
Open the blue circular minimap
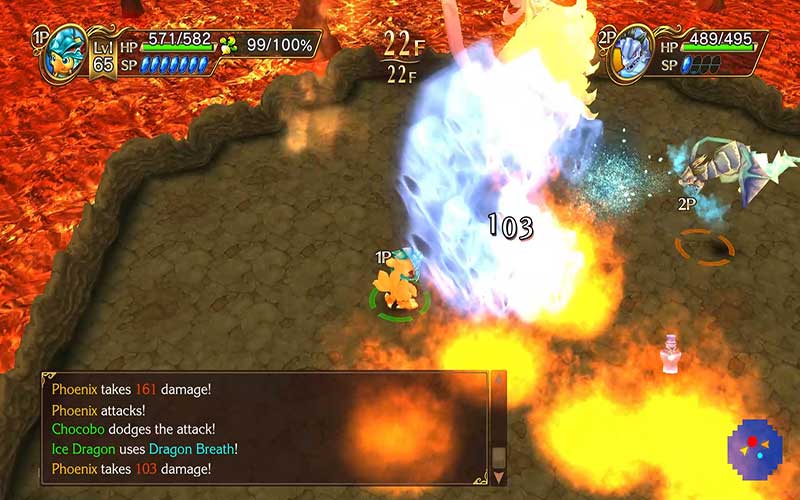(755, 444)
